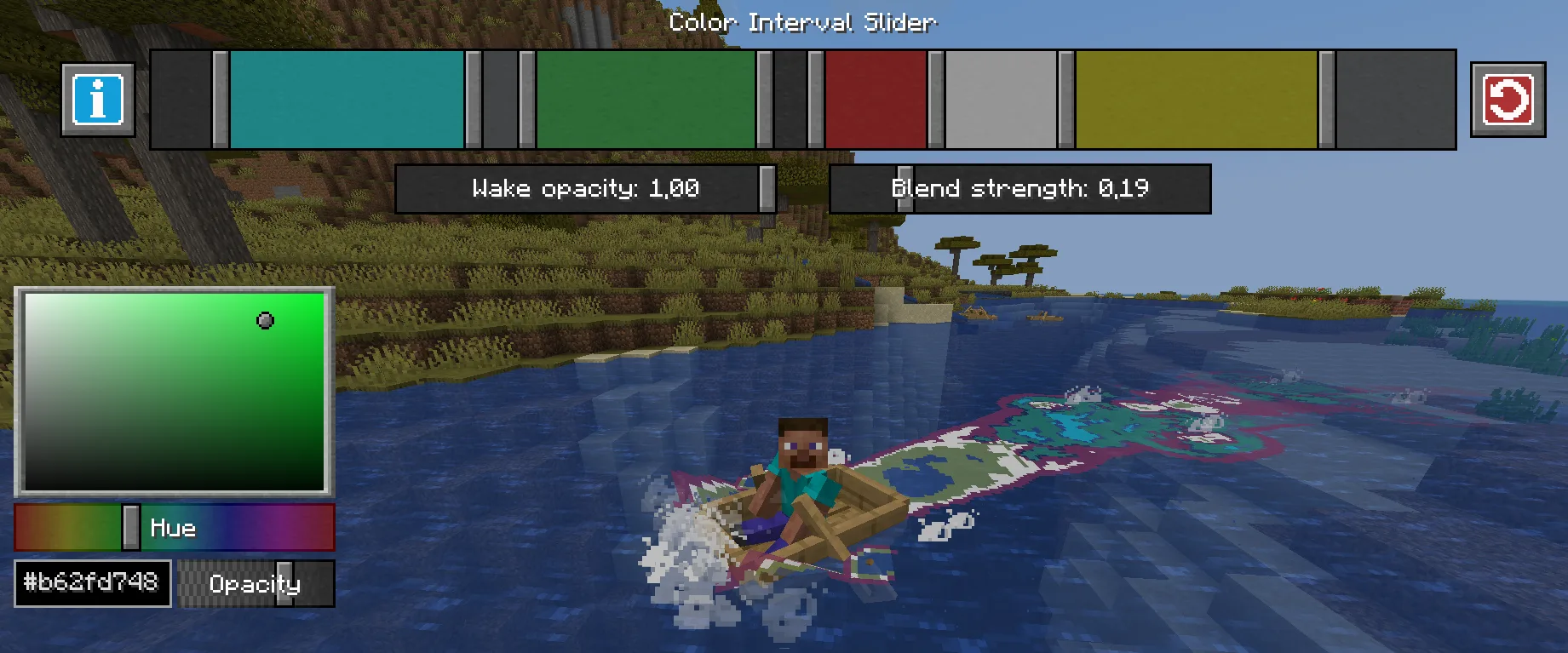This screenshot has width=1568, height=653.
Task: Click the Blend strength label bar
Action: (x=1022, y=188)
